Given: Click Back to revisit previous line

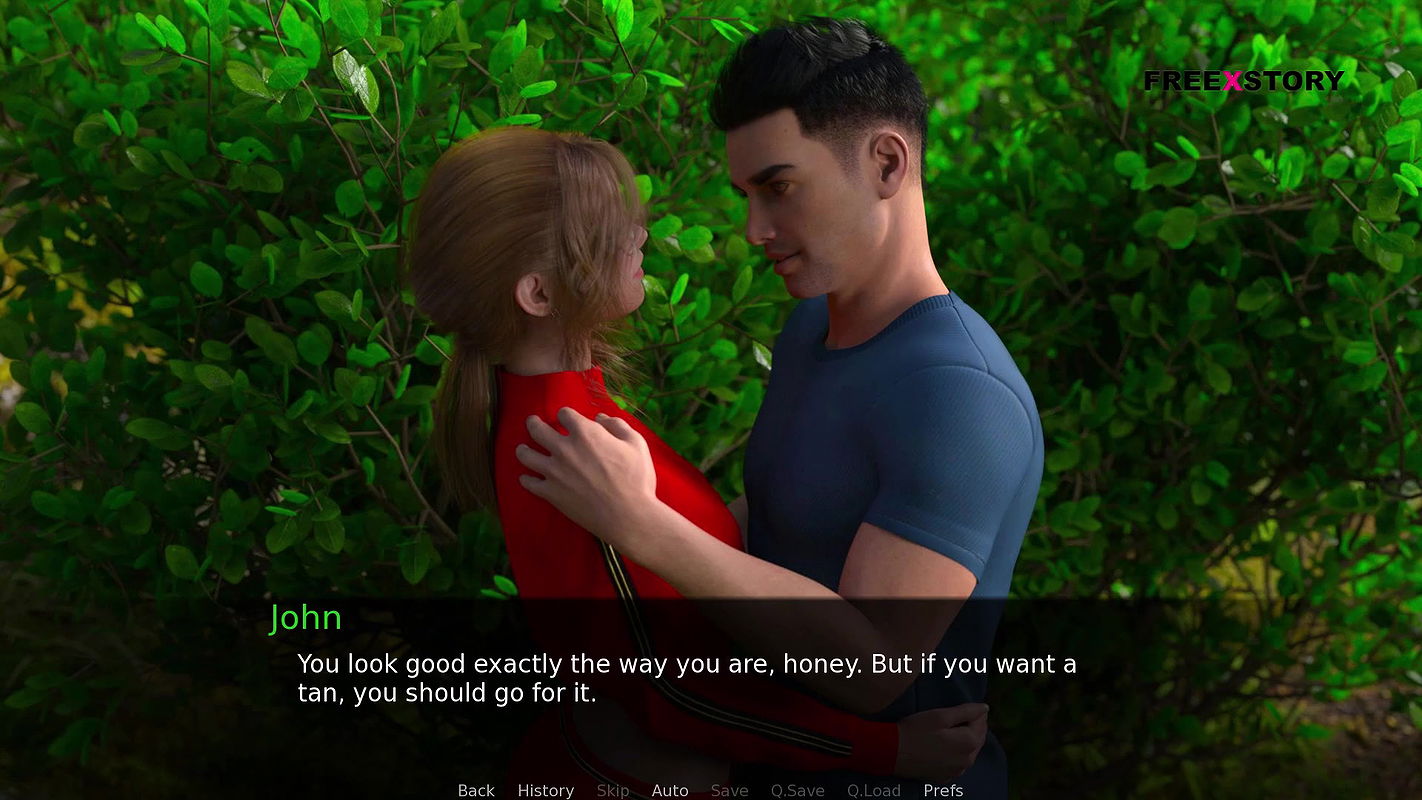Looking at the screenshot, I should (x=476, y=790).
